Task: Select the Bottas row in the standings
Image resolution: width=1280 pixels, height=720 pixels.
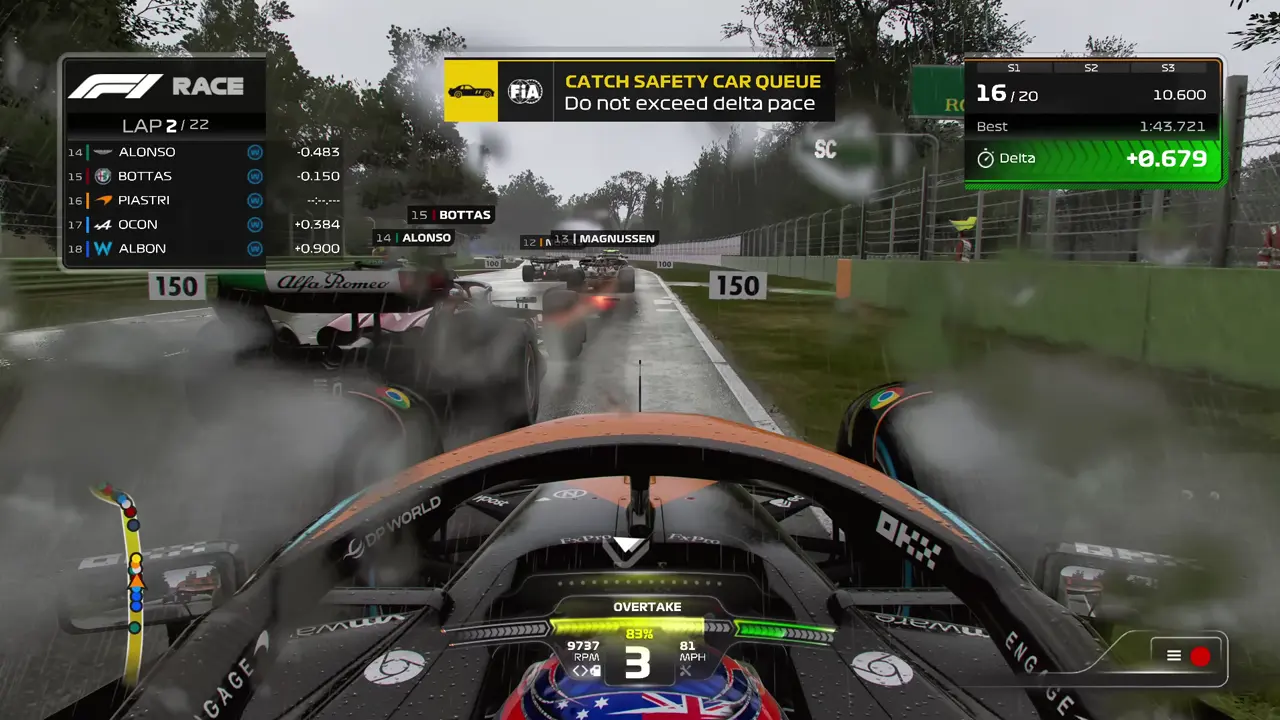Action: pyautogui.click(x=200, y=176)
